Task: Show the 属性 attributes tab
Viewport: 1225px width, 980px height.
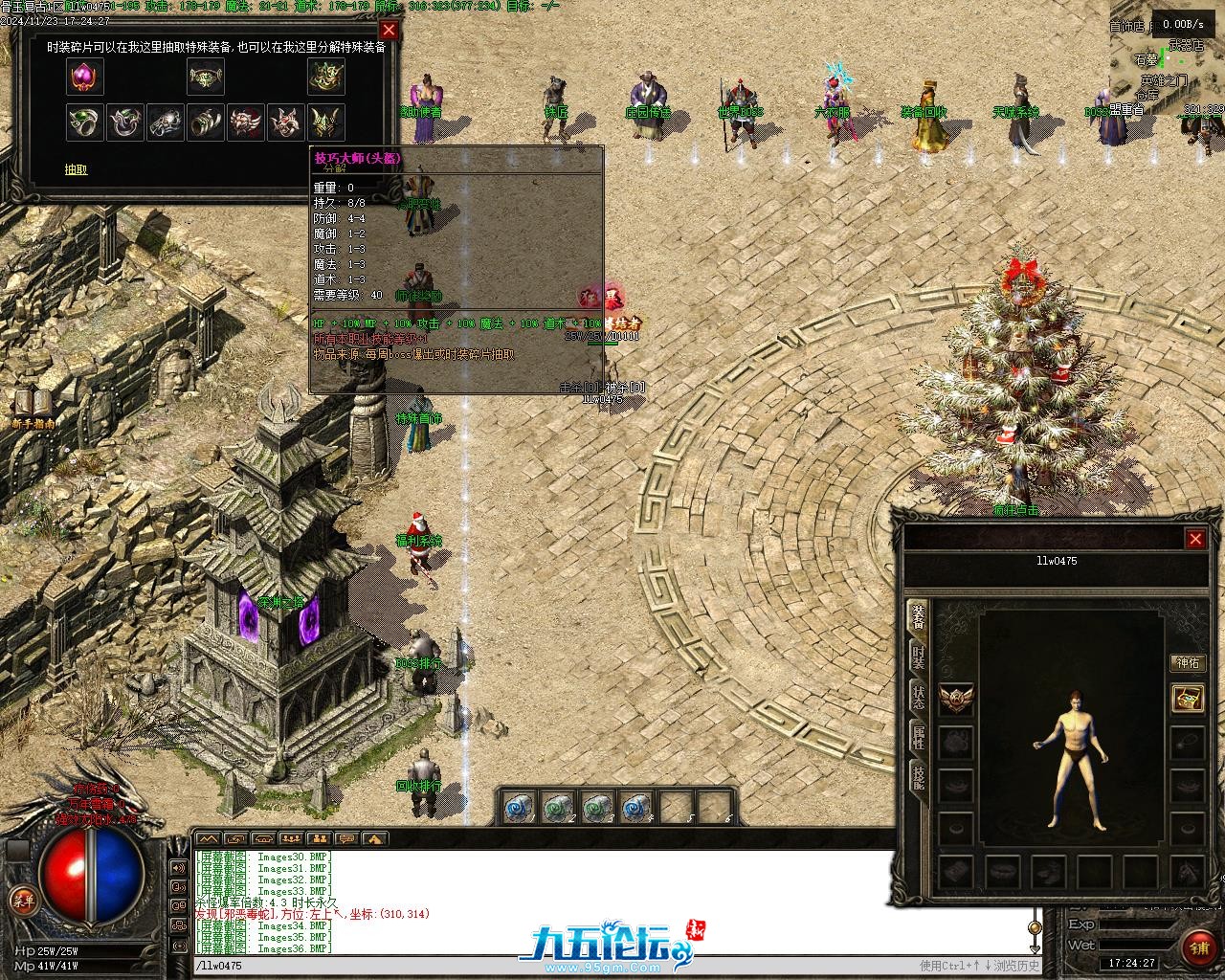Action: tap(919, 737)
